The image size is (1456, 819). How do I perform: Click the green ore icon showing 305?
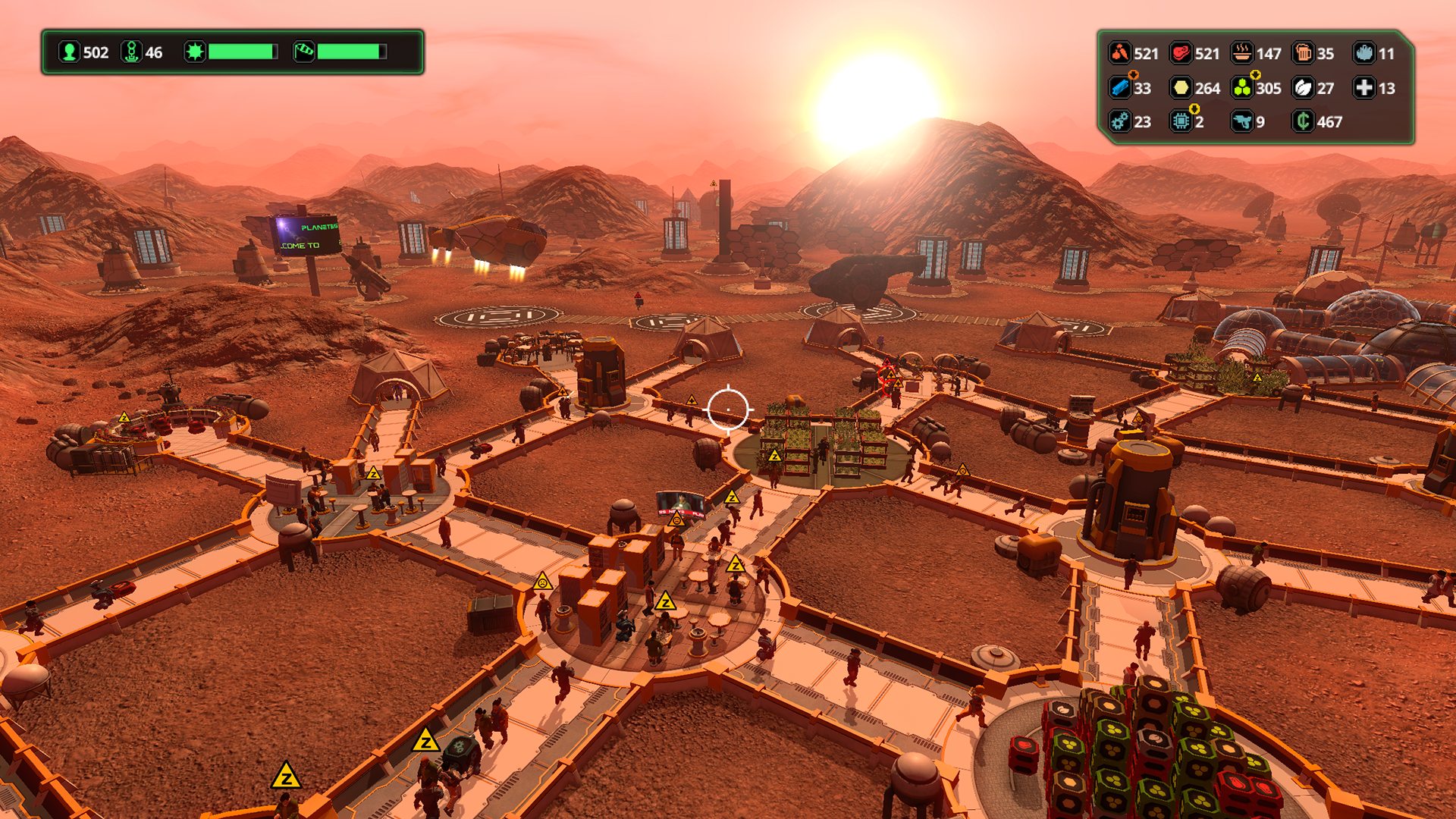(x=1242, y=88)
